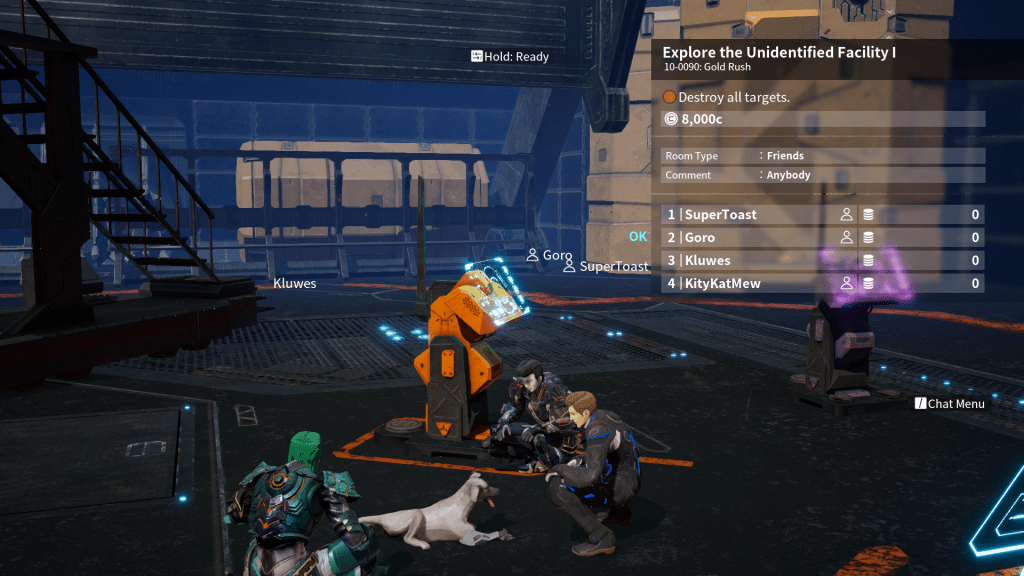Click KityKatMew's player list entry

coord(822,284)
